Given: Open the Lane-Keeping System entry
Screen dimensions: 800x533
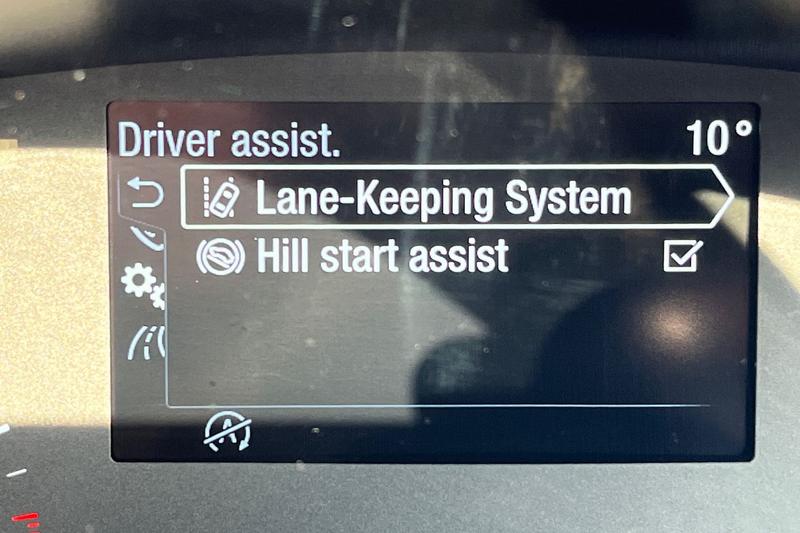Looking at the screenshot, I should point(445,198).
